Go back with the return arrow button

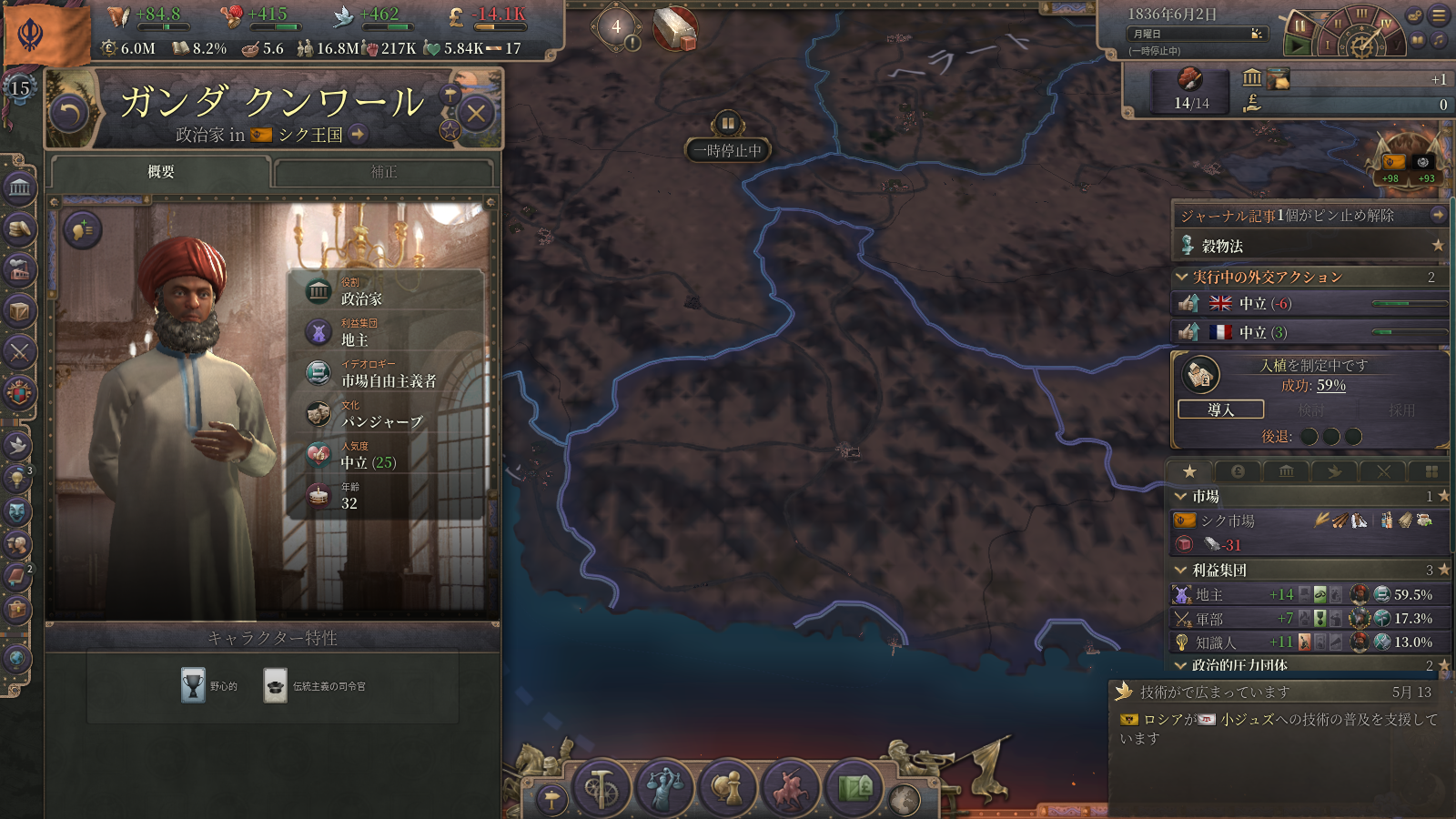click(69, 114)
